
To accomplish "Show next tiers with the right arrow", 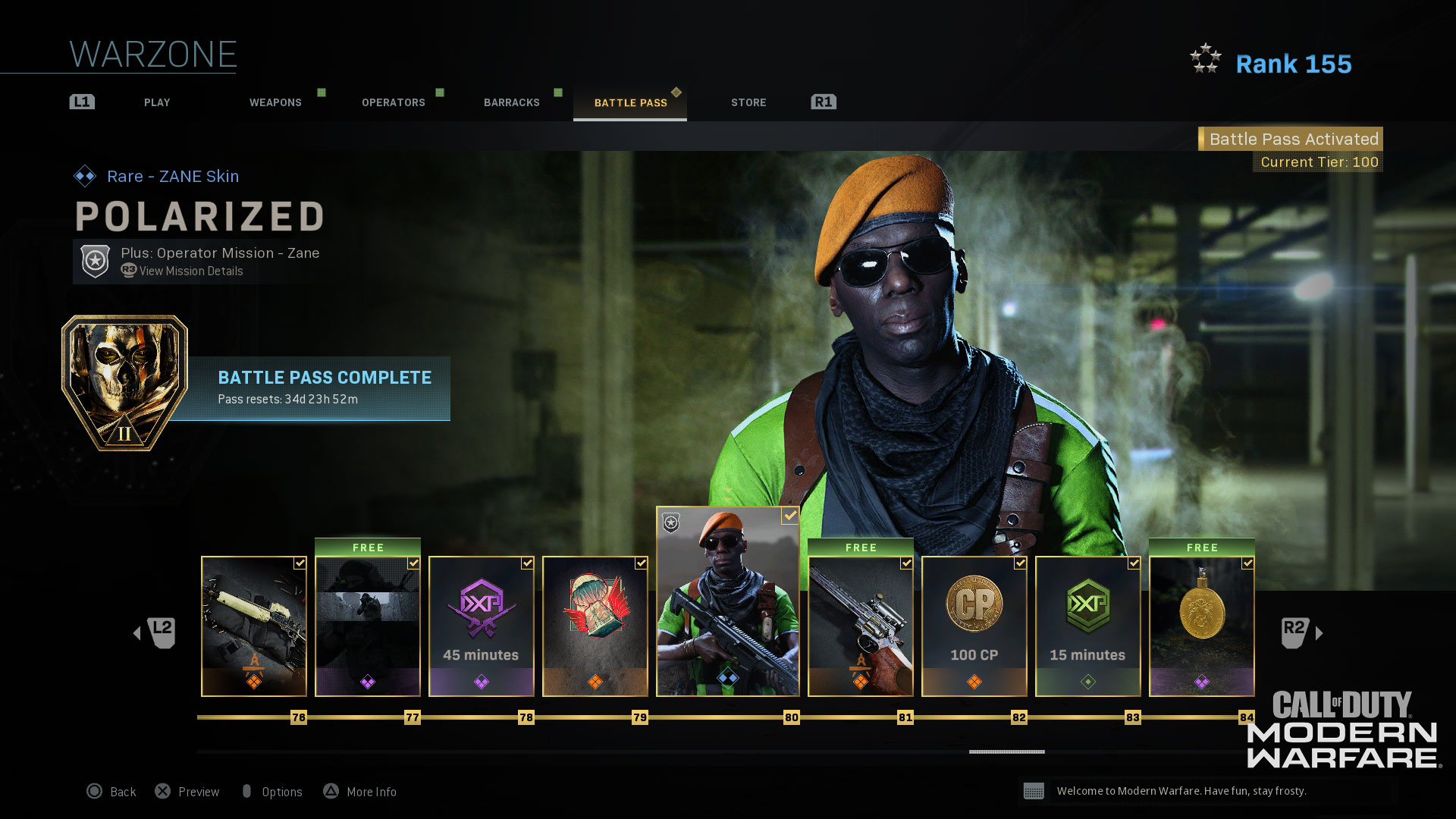I will pos(1319,633).
